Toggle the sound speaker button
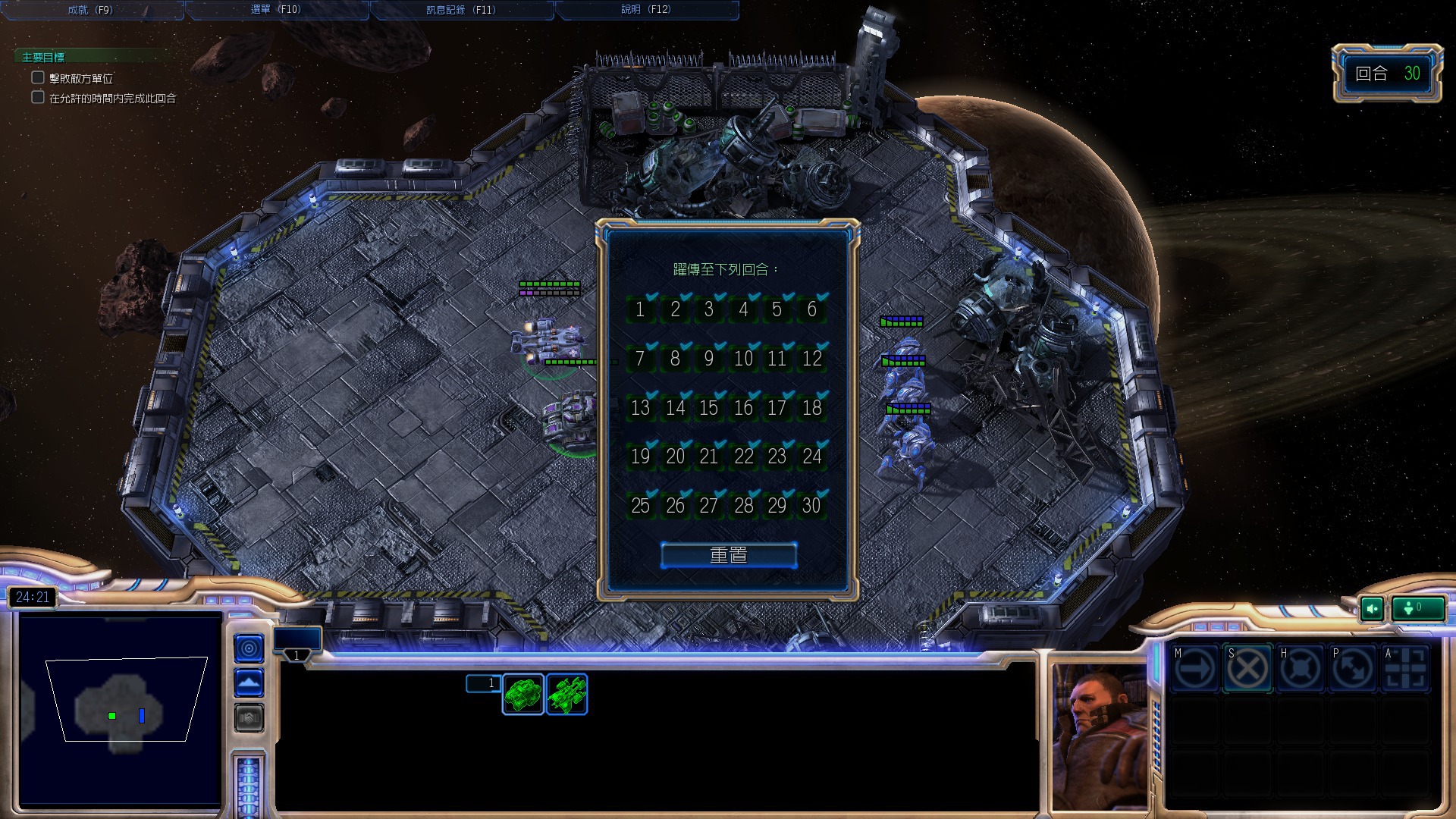This screenshot has height=819, width=1456. pyautogui.click(x=1372, y=608)
